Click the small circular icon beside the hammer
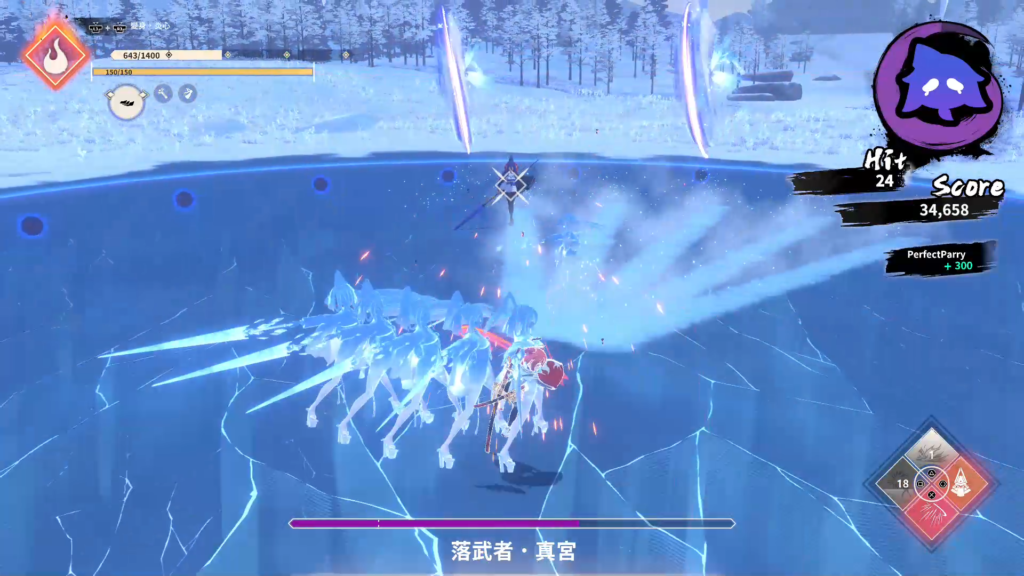 coord(187,93)
